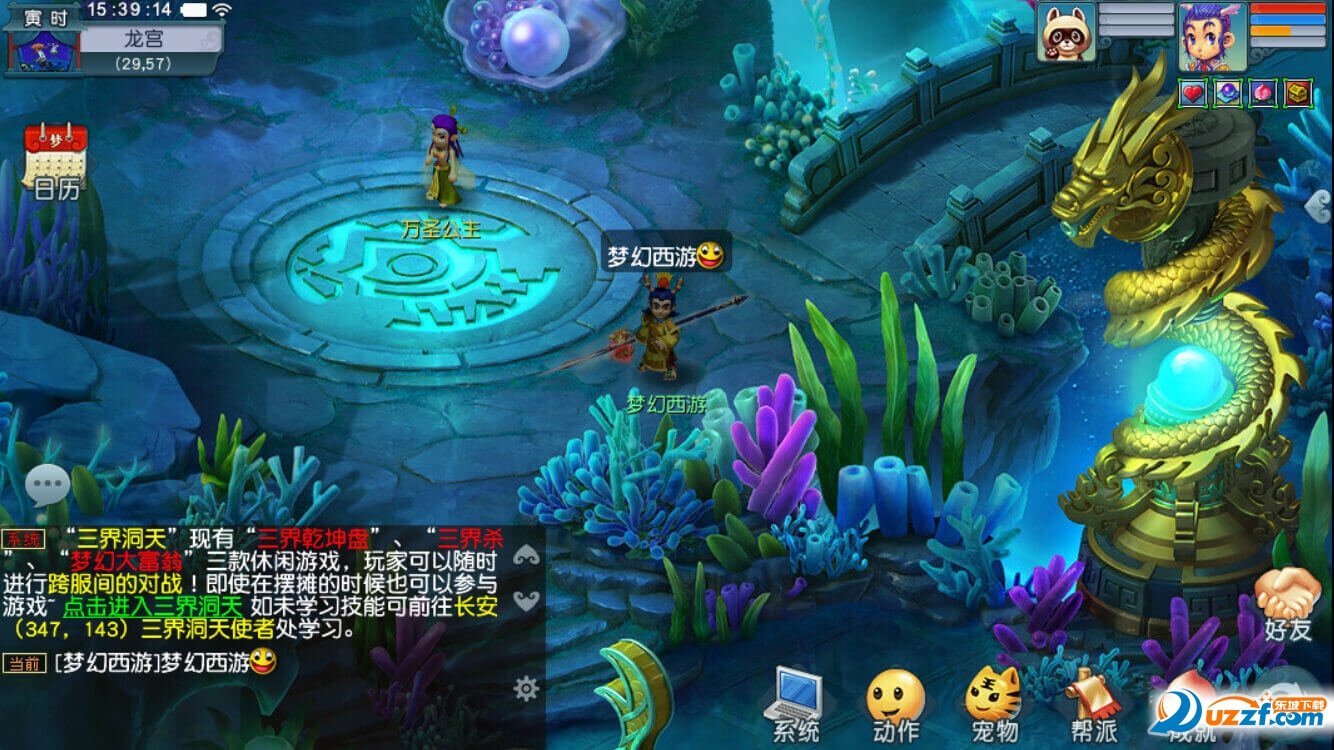
Task: Collapse the side panel with the right-edge arrow
Action: (x=1322, y=205)
